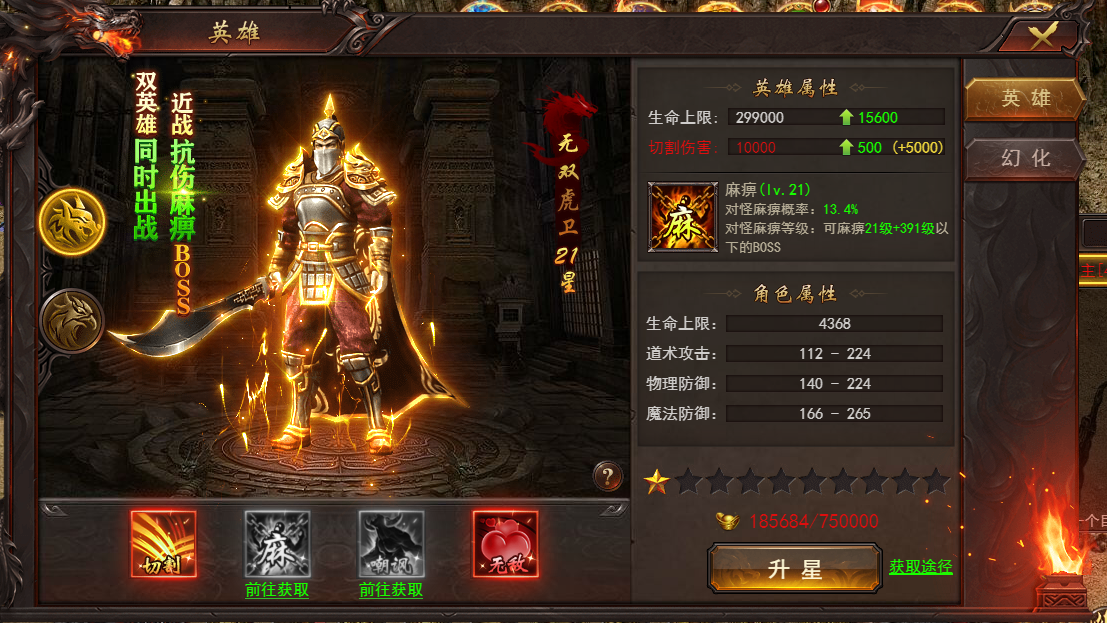
Task: Choose the greyed-out 麻 skill icon in bottom row
Action: pyautogui.click(x=277, y=543)
